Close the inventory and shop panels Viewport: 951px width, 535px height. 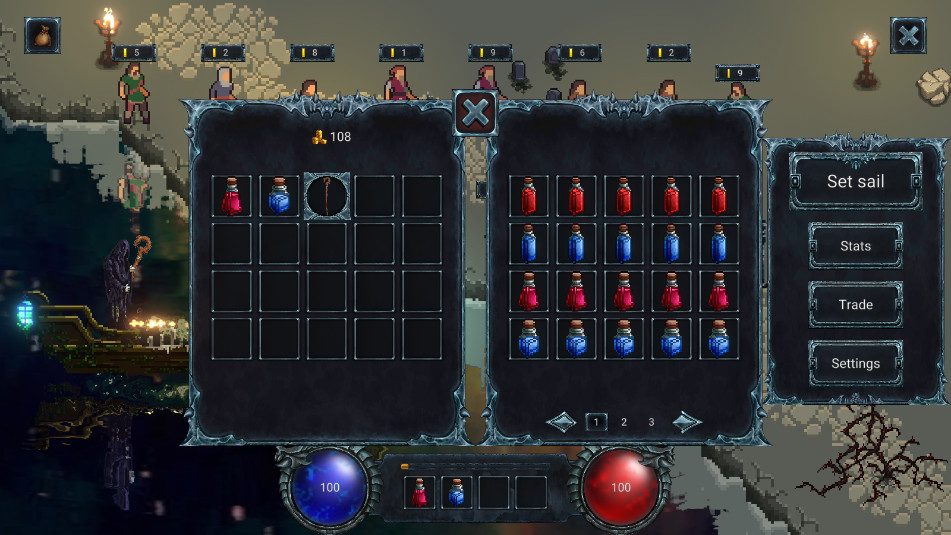476,112
